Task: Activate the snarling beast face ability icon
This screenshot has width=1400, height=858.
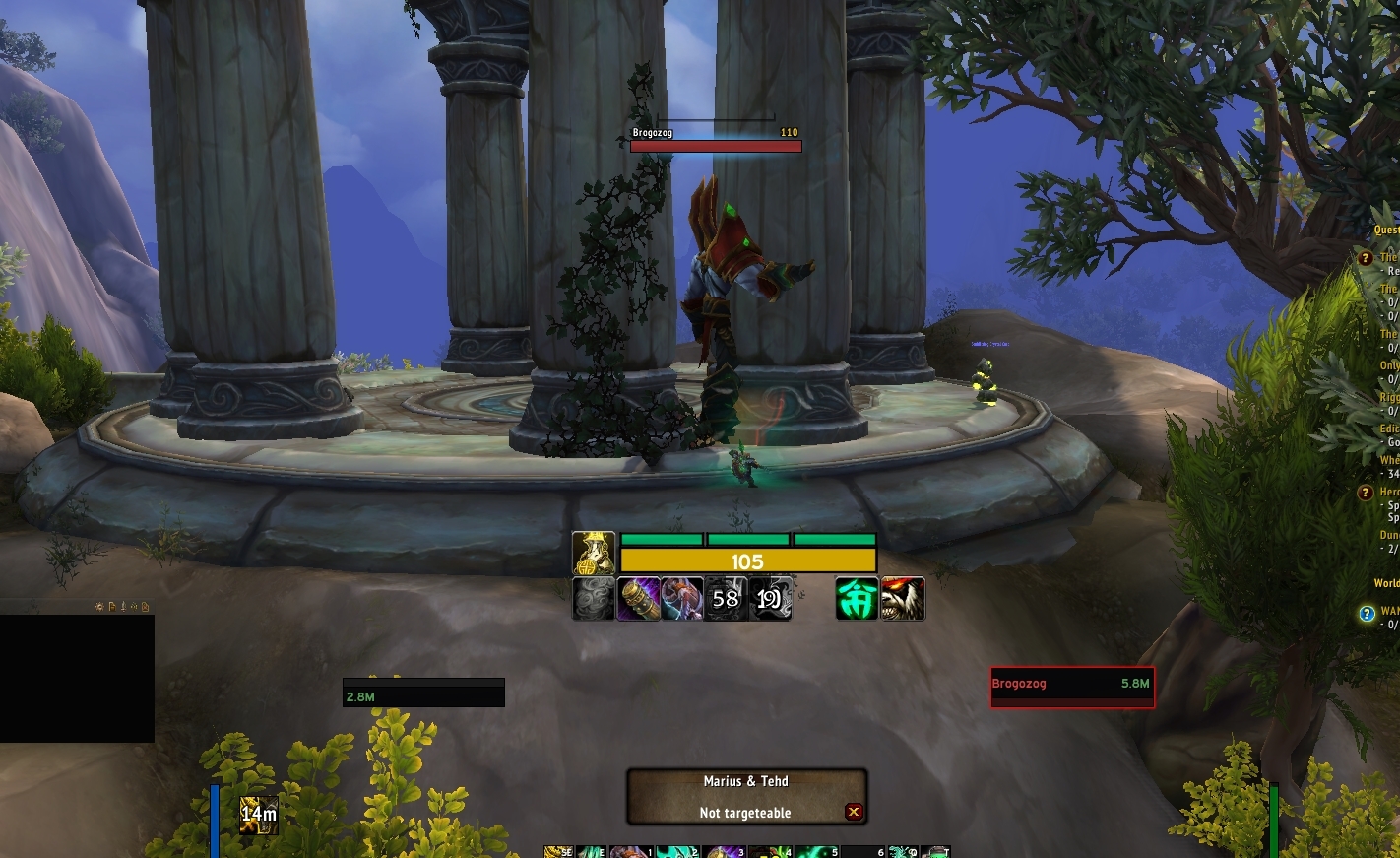Action: click(903, 599)
